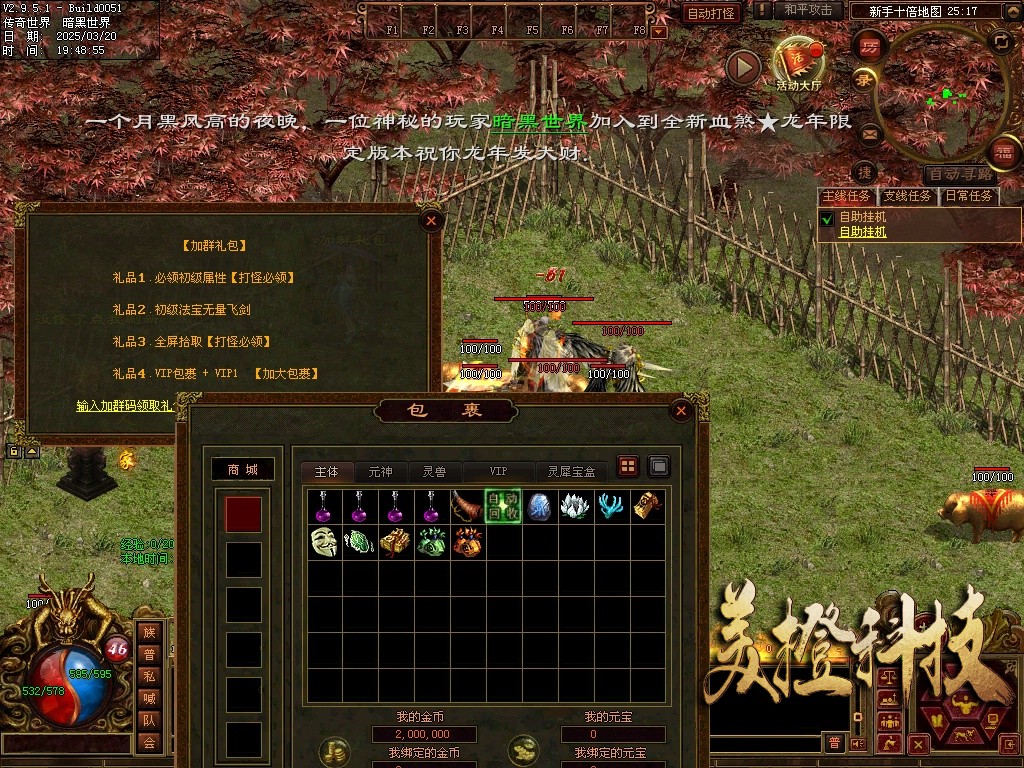Viewport: 1024px width, 768px height.
Task: Toggle 自动打怪 auto-fight button
Action: (712, 13)
